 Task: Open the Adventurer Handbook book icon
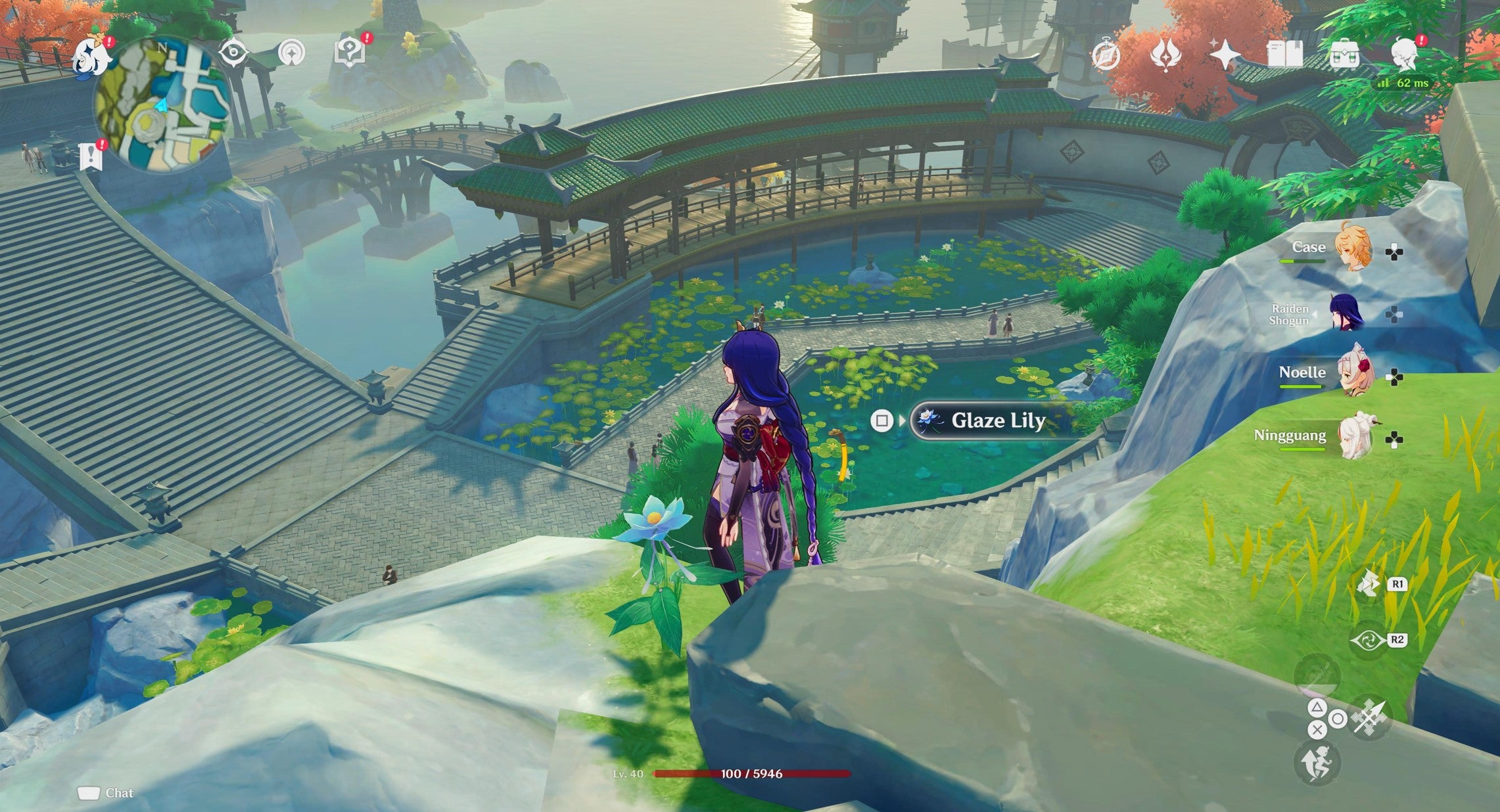point(1284,54)
